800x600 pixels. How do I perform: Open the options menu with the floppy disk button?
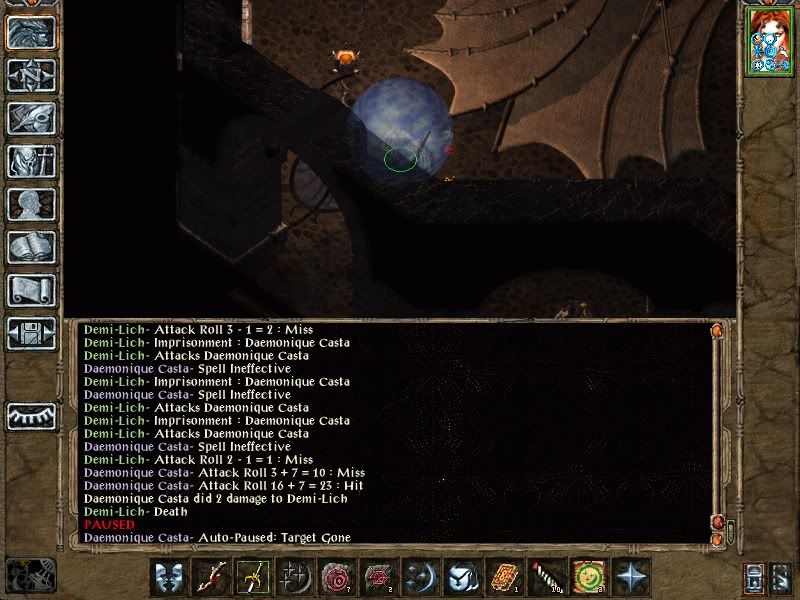31,333
